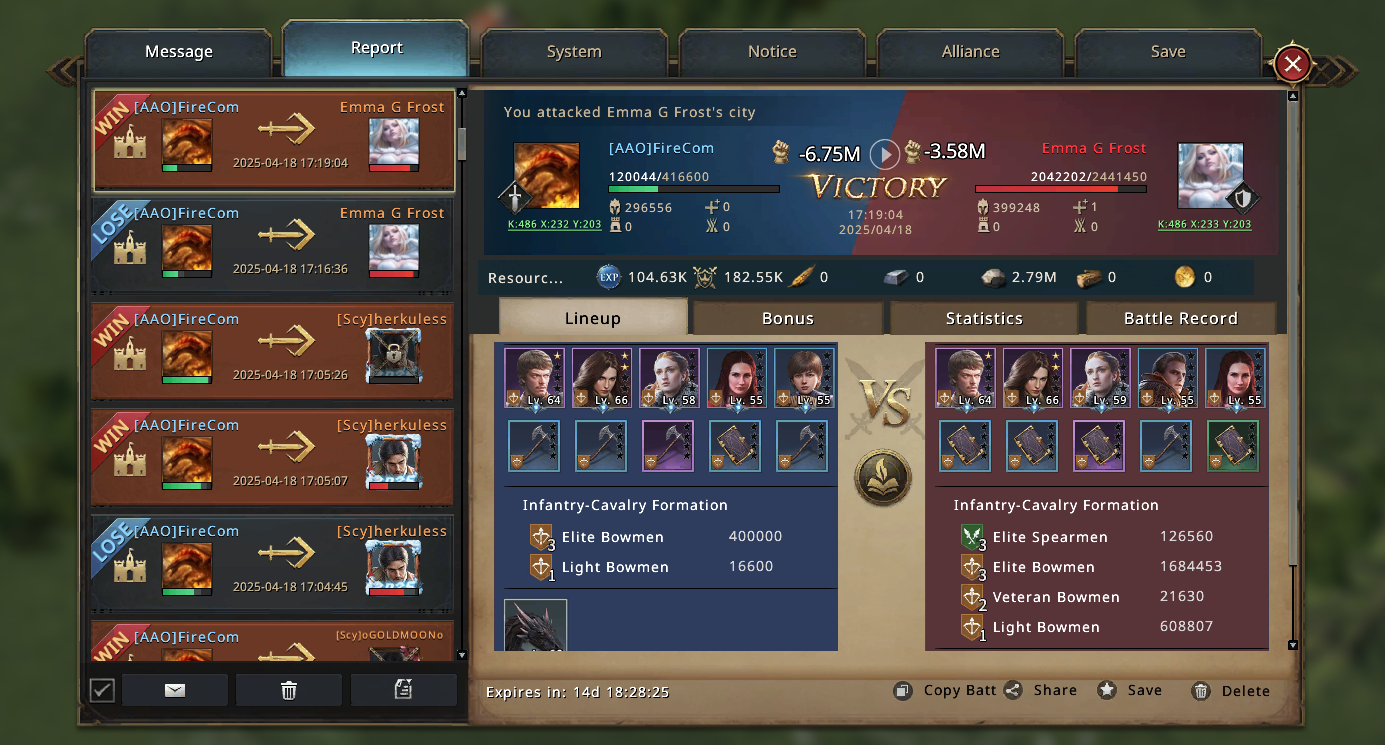Screen dimensions: 1385x745
Task: Select the Save tab at top
Action: 1168,52
